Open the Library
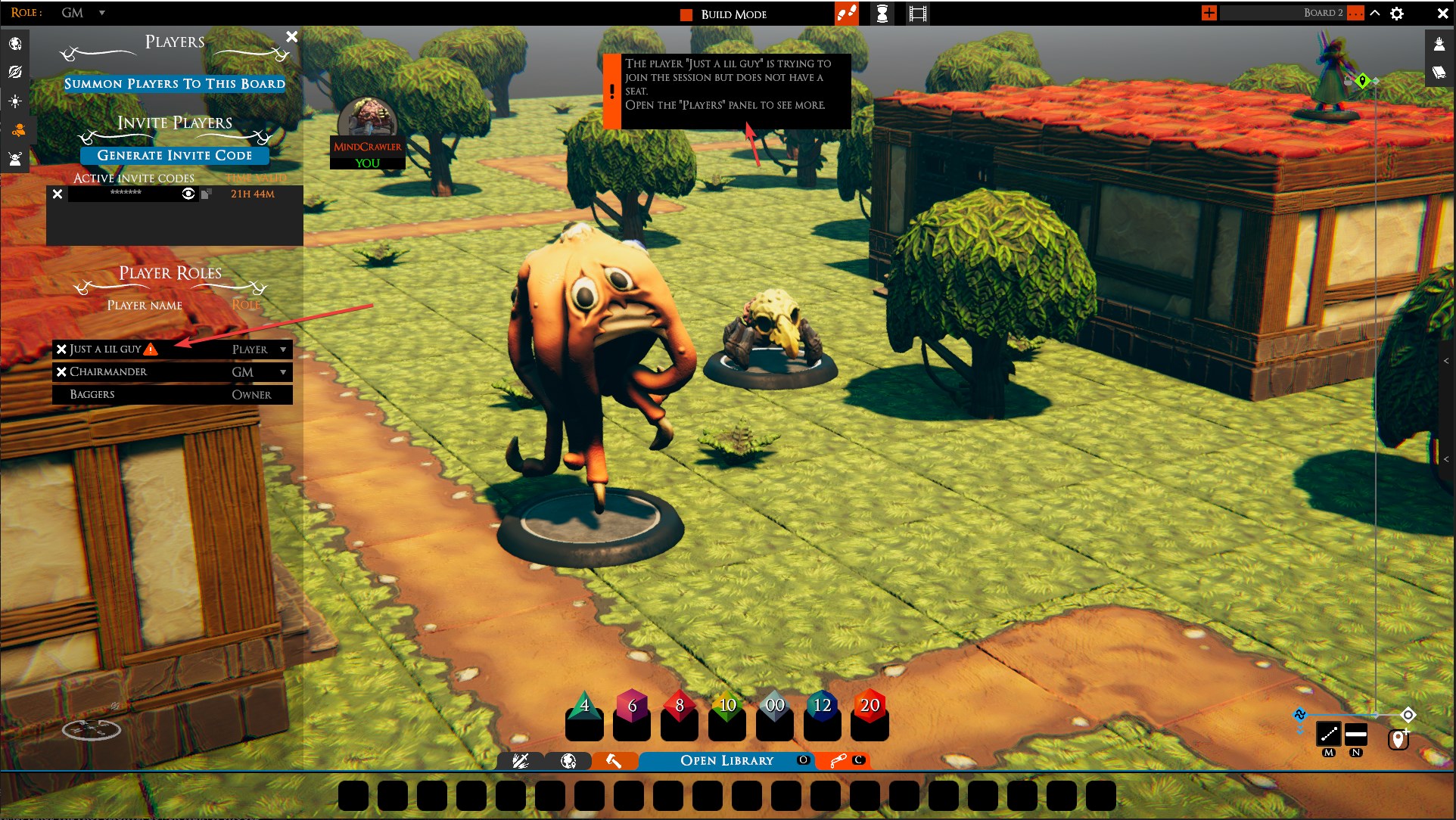Image resolution: width=1456 pixels, height=820 pixels. tap(726, 760)
